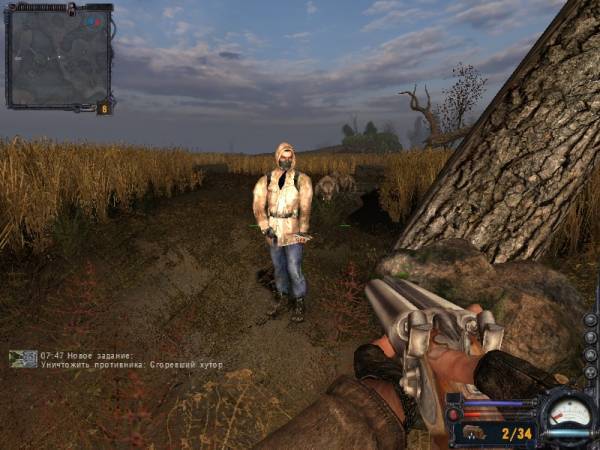Select the shotgun ammo type icon
600x450 pixels.
tap(473, 434)
